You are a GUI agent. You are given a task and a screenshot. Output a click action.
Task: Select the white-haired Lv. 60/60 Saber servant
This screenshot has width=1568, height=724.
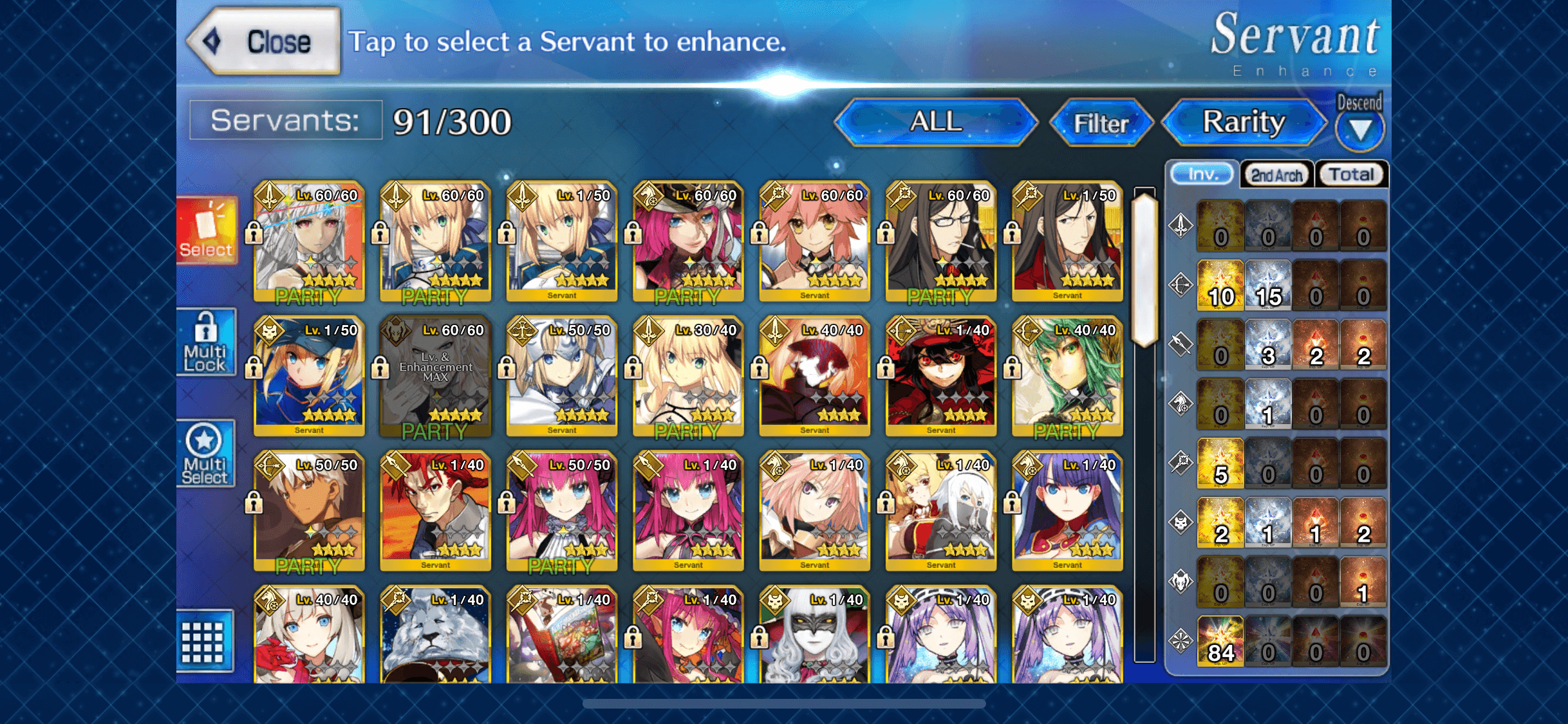tap(309, 241)
